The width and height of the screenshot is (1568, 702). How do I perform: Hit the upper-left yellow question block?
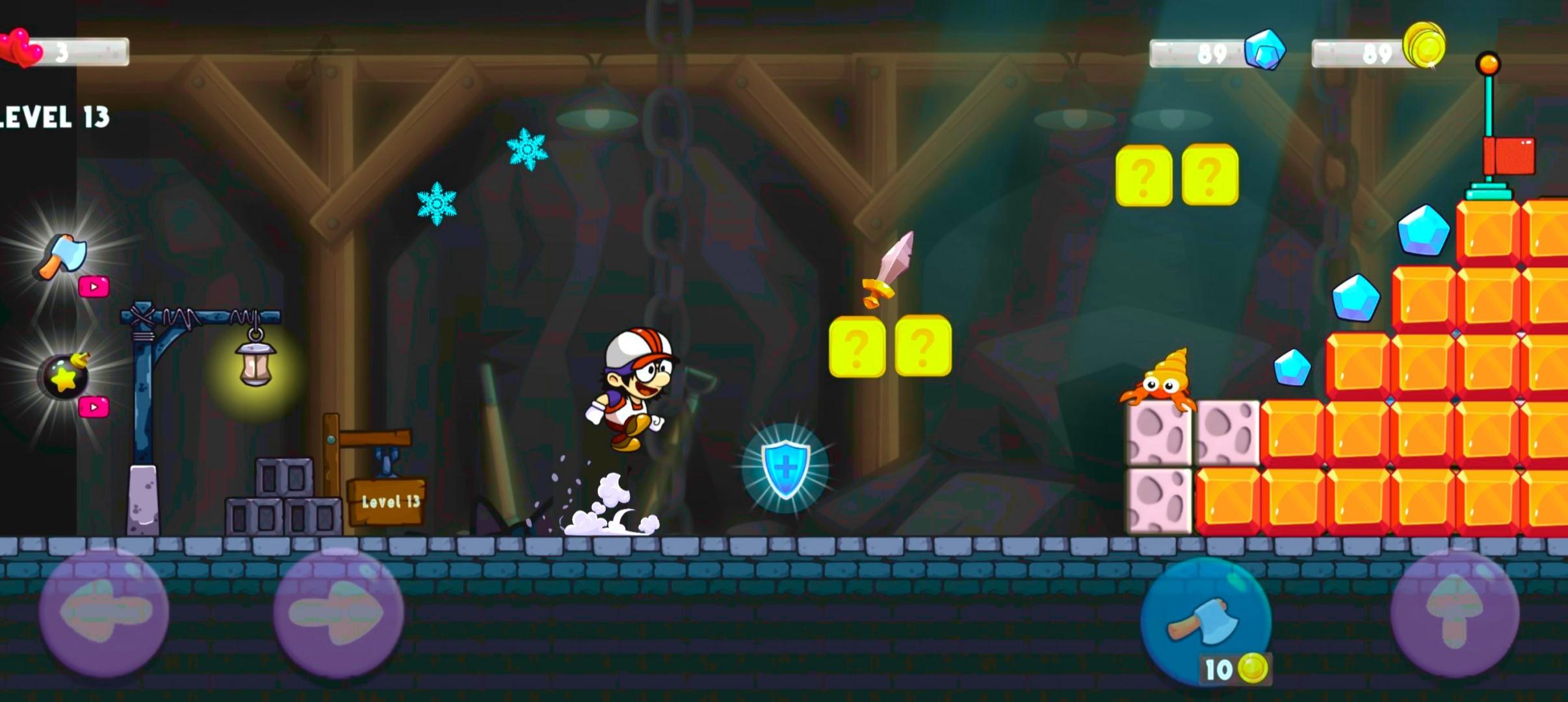[x=1146, y=172]
